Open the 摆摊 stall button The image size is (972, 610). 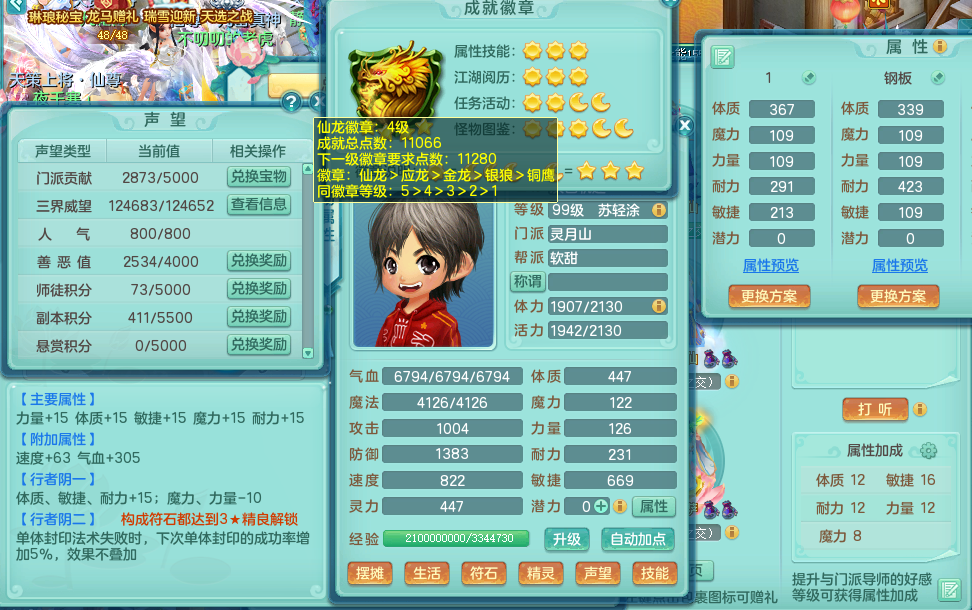[x=369, y=573]
